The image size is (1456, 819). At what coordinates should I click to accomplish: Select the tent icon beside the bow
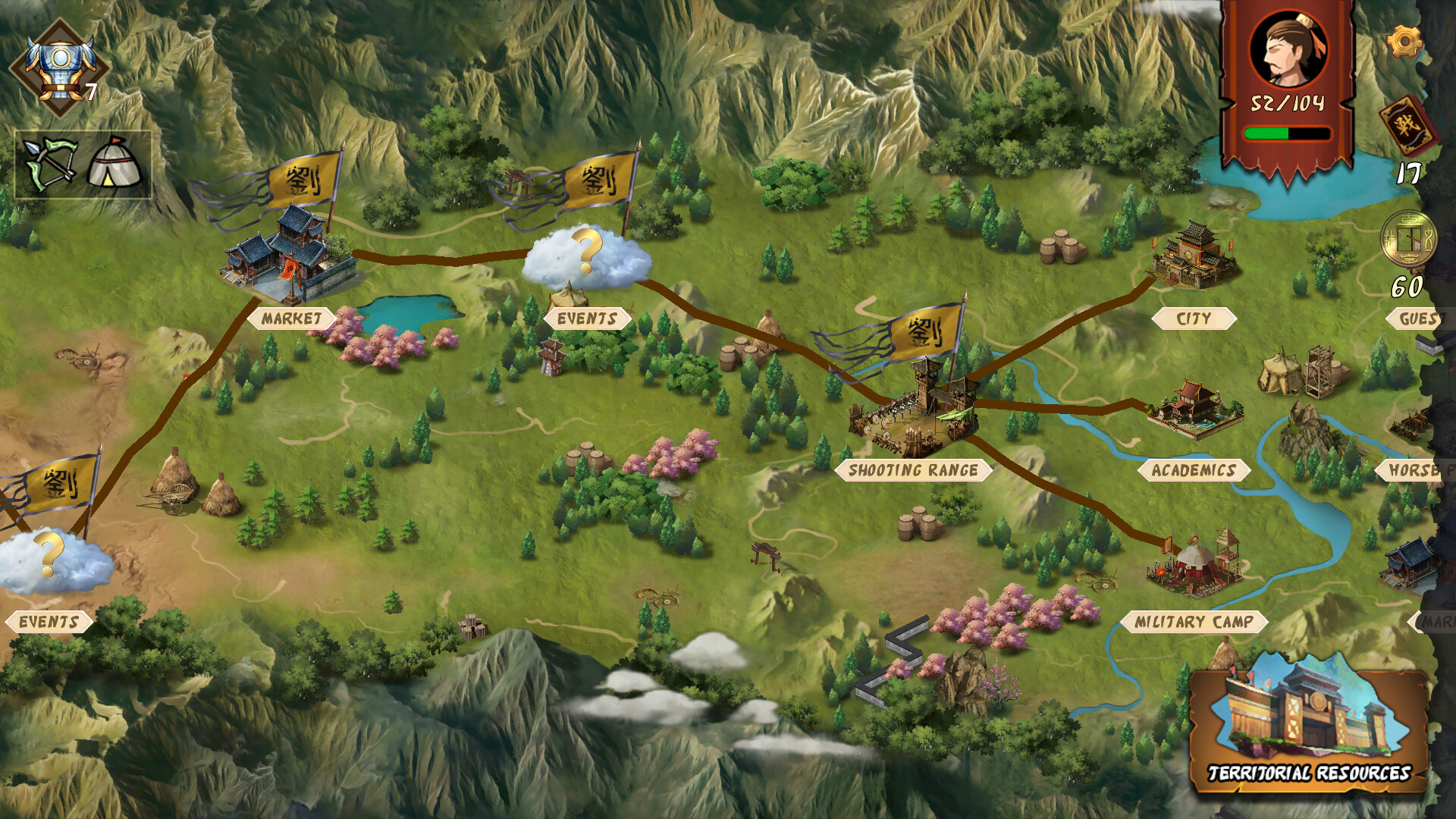(112, 162)
